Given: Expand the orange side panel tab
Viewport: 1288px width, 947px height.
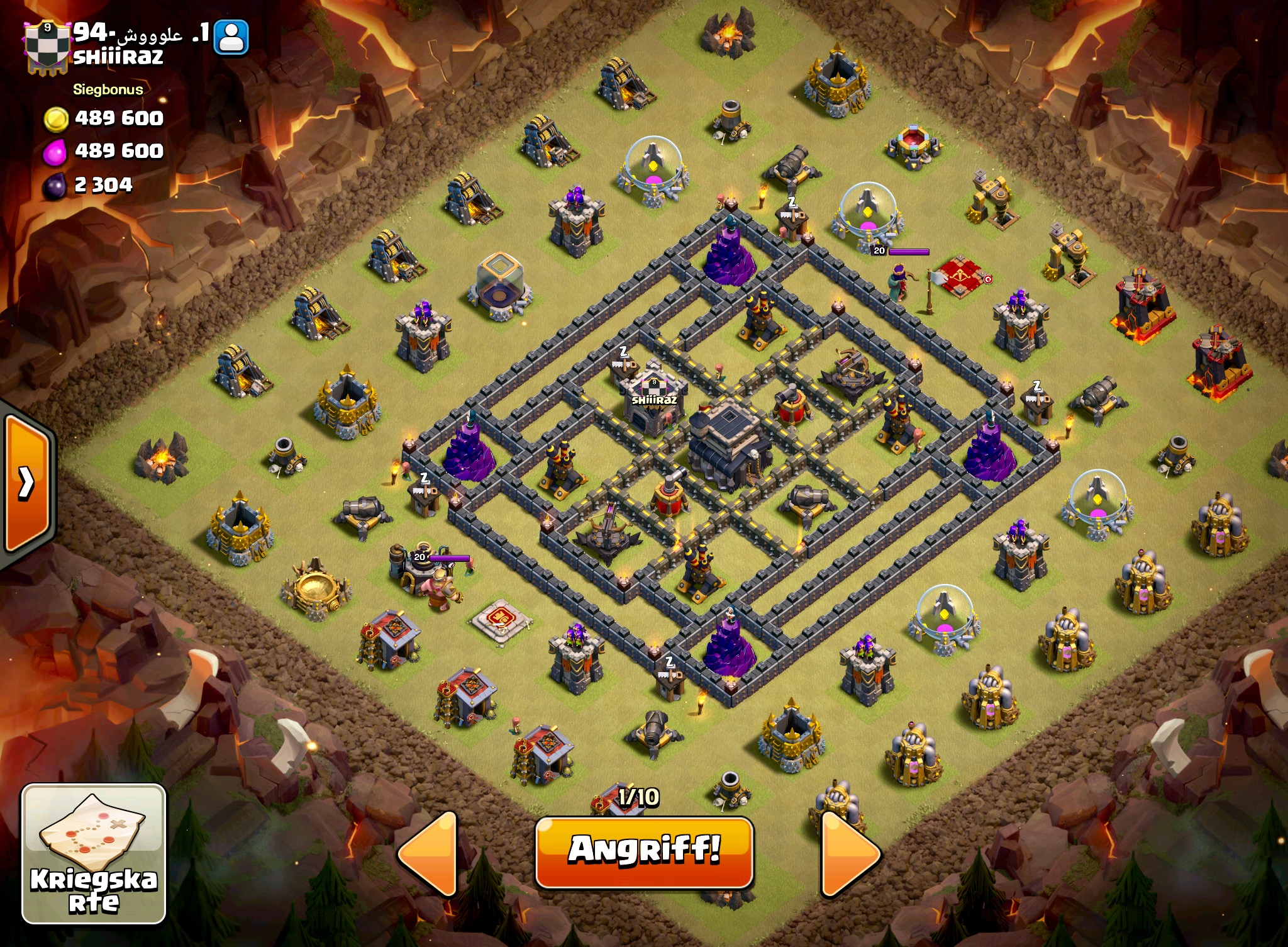Looking at the screenshot, I should pyautogui.click(x=27, y=483).
